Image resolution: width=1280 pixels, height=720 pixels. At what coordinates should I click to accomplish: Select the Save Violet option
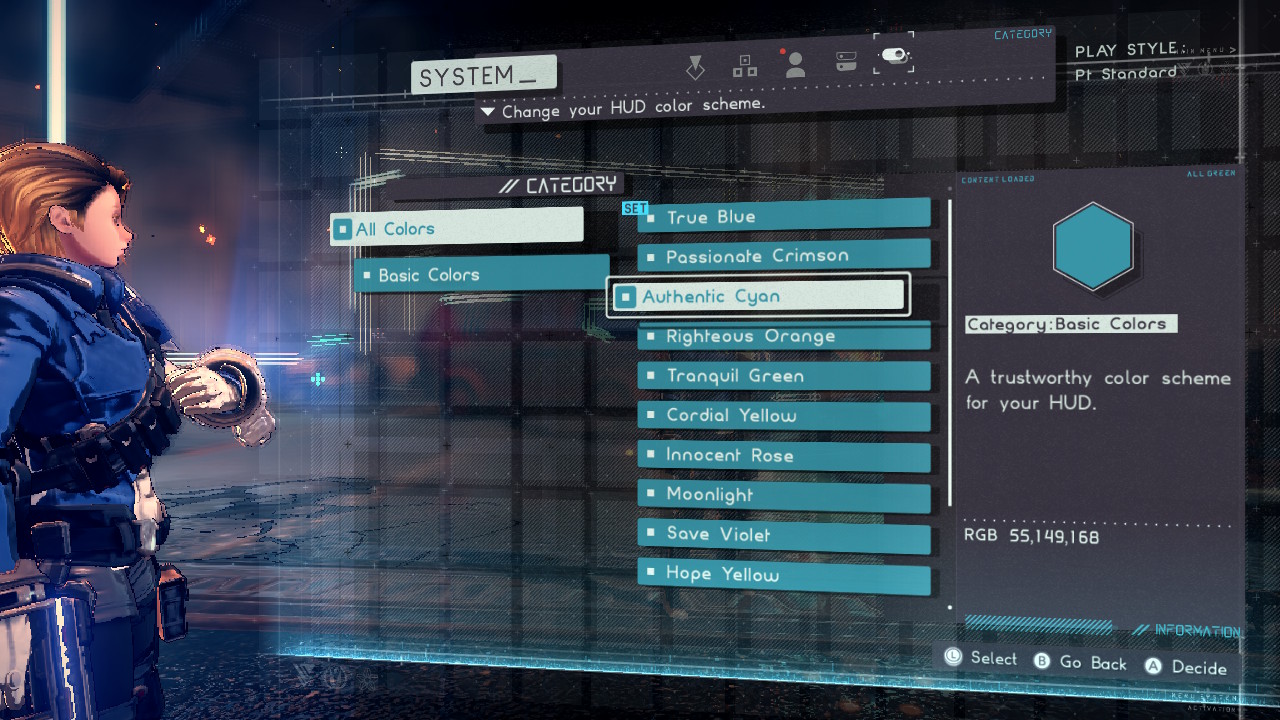pos(783,535)
